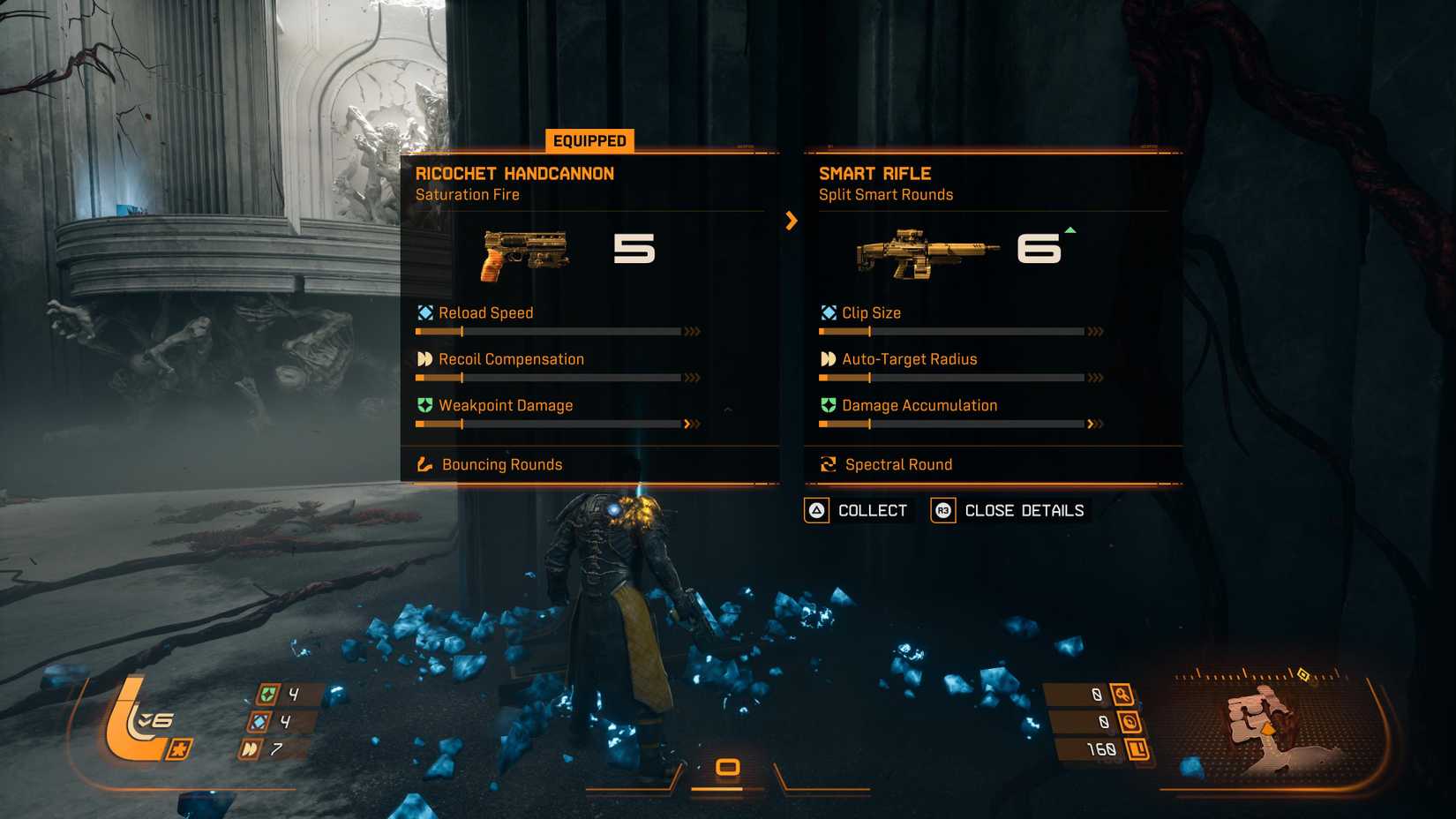Select the EQUIPPED tab label

point(589,140)
